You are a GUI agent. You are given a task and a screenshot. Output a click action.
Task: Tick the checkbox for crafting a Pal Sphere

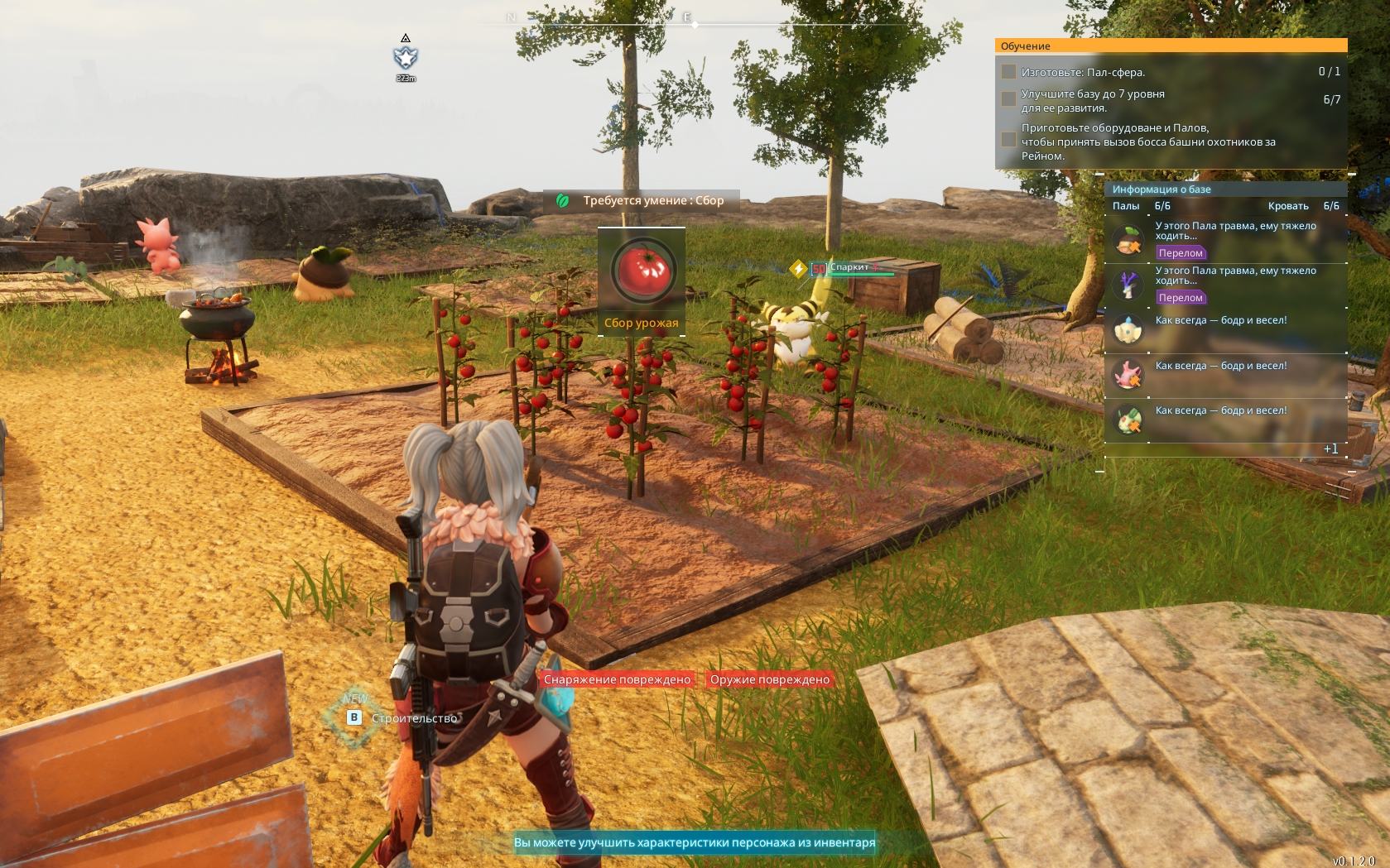(1008, 72)
